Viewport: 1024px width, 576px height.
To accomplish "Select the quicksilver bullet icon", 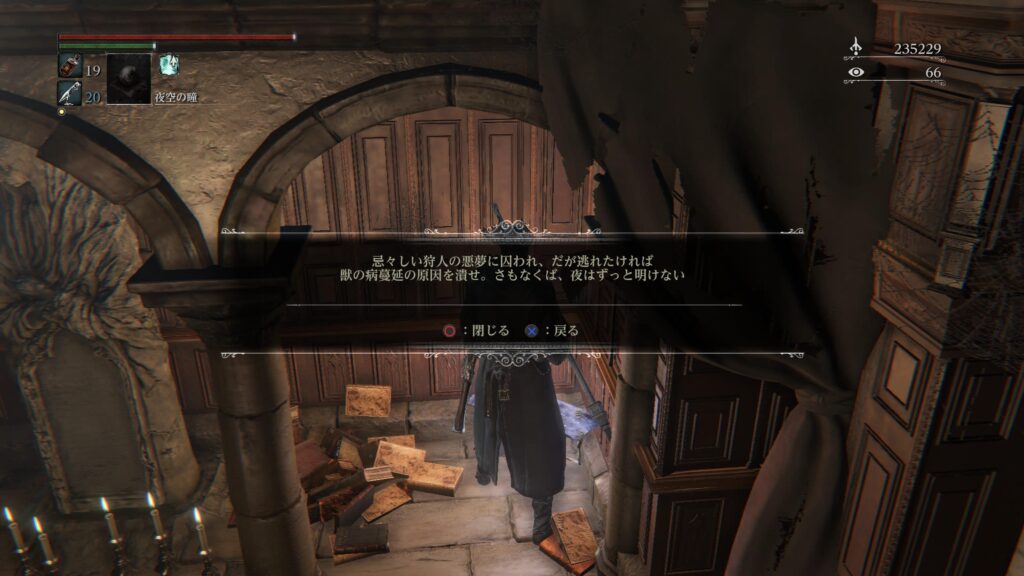I will click(x=70, y=92).
